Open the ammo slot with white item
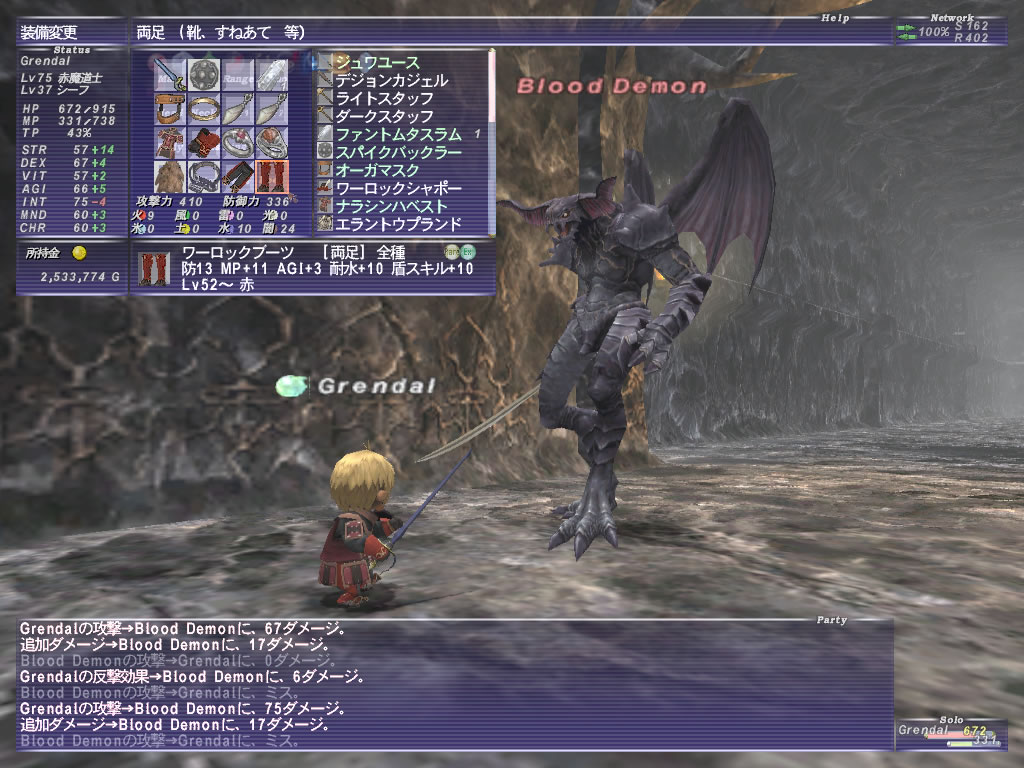Viewport: 1024px width, 768px height. click(272, 75)
